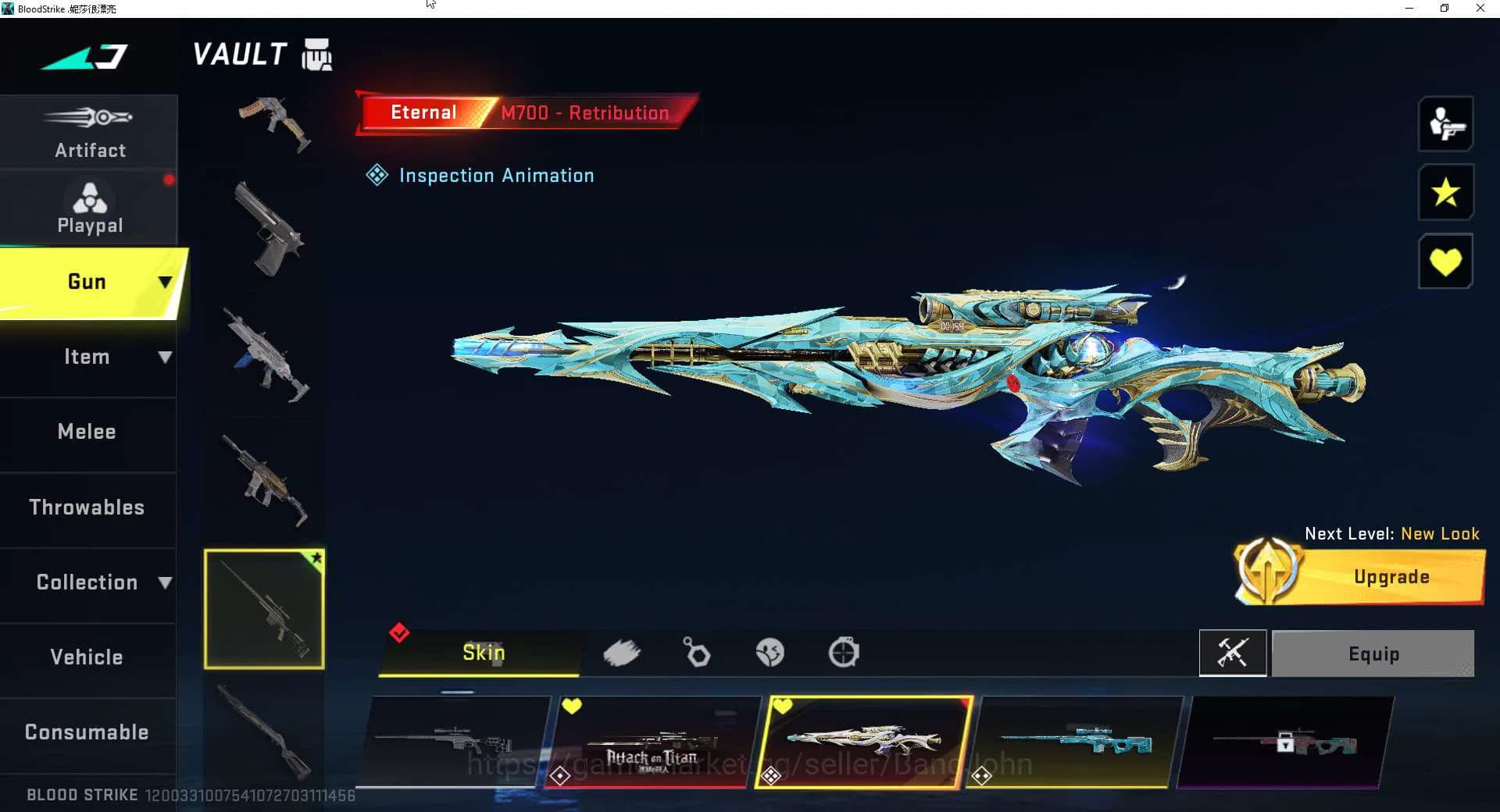1500x812 pixels.
Task: Select the scope sight customization icon
Action: pyautogui.click(x=845, y=653)
